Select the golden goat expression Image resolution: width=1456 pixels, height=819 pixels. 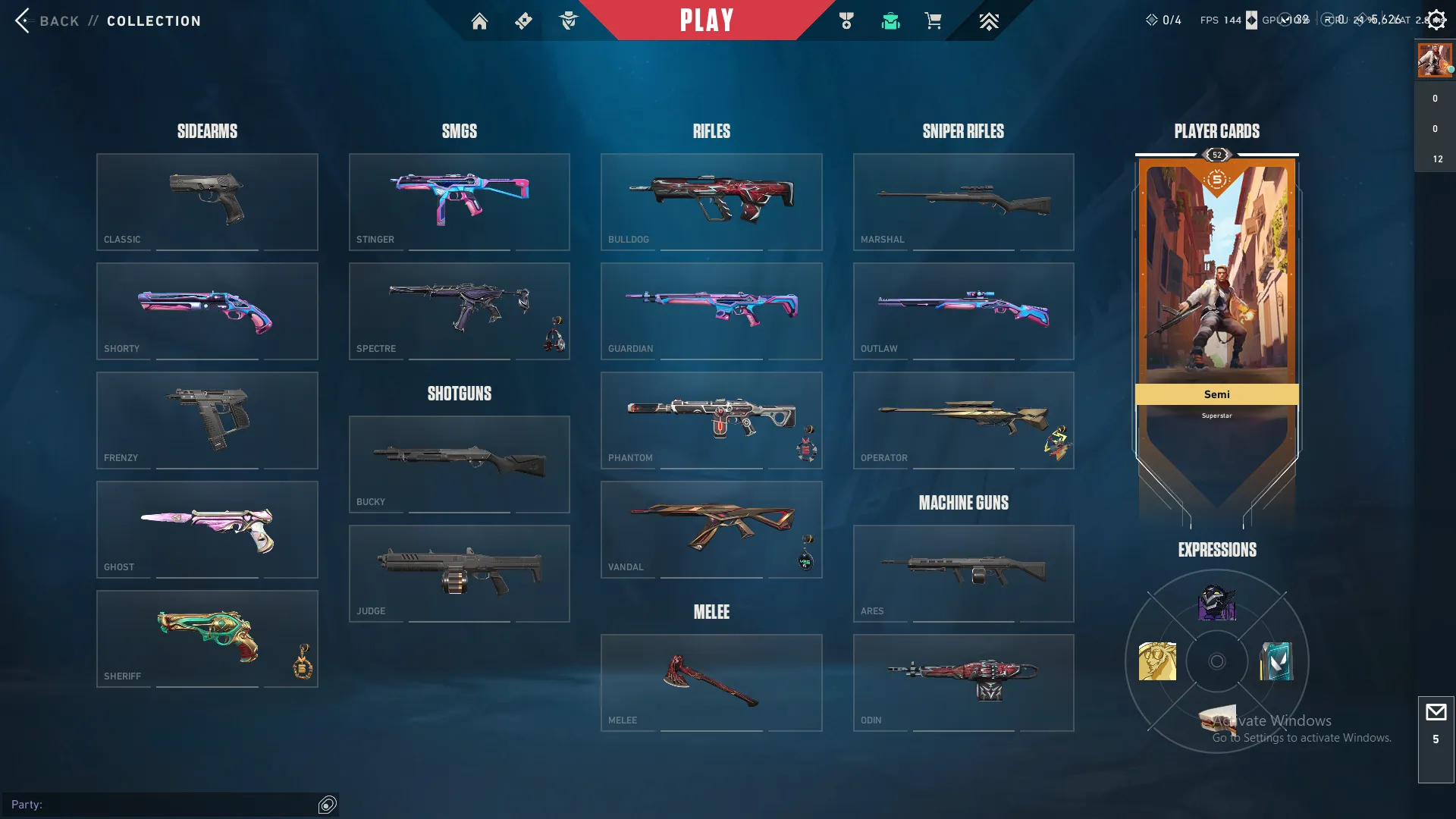[x=1157, y=661]
